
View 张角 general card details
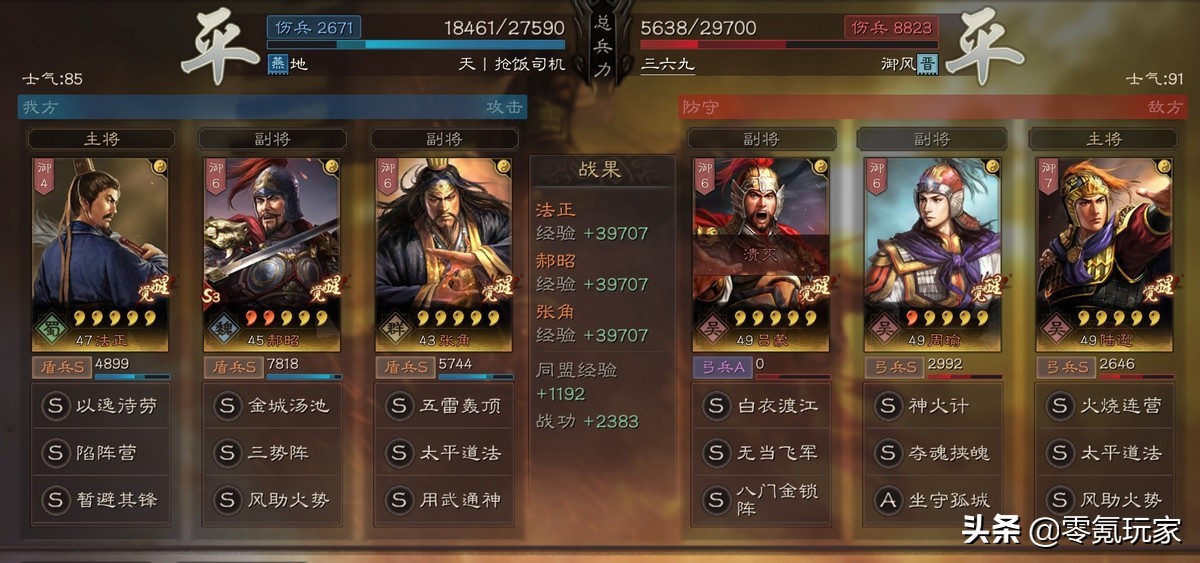(x=443, y=250)
